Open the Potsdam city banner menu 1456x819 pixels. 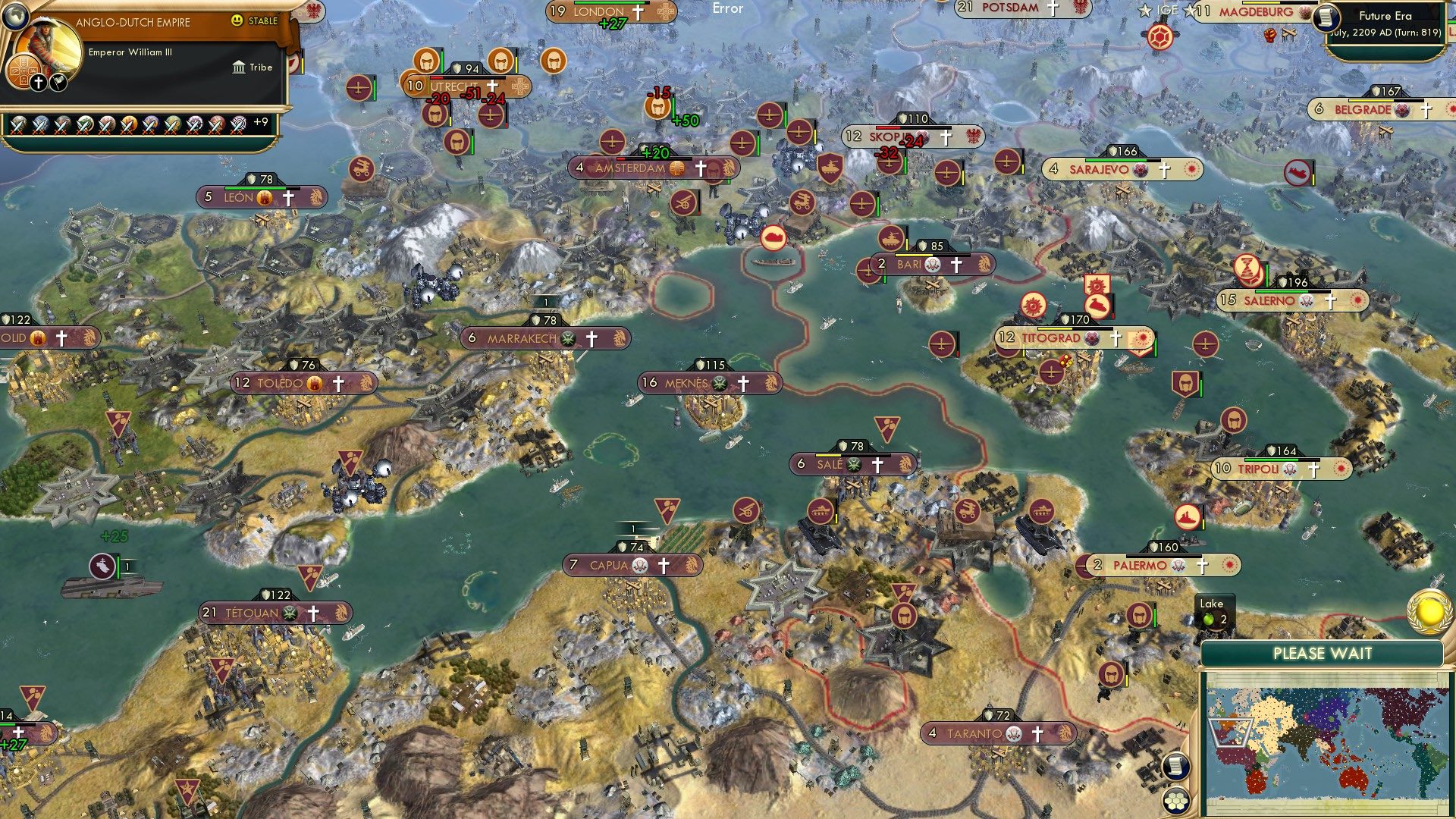1001,10
